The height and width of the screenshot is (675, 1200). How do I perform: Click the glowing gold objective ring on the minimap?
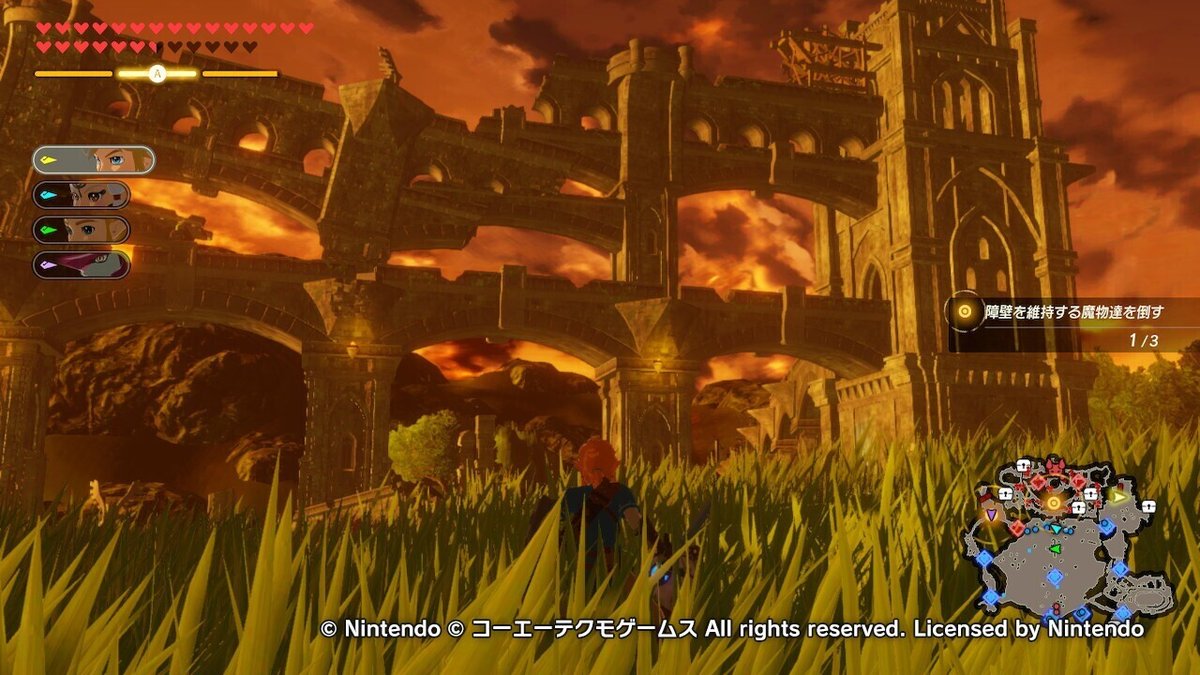[x=1053, y=502]
